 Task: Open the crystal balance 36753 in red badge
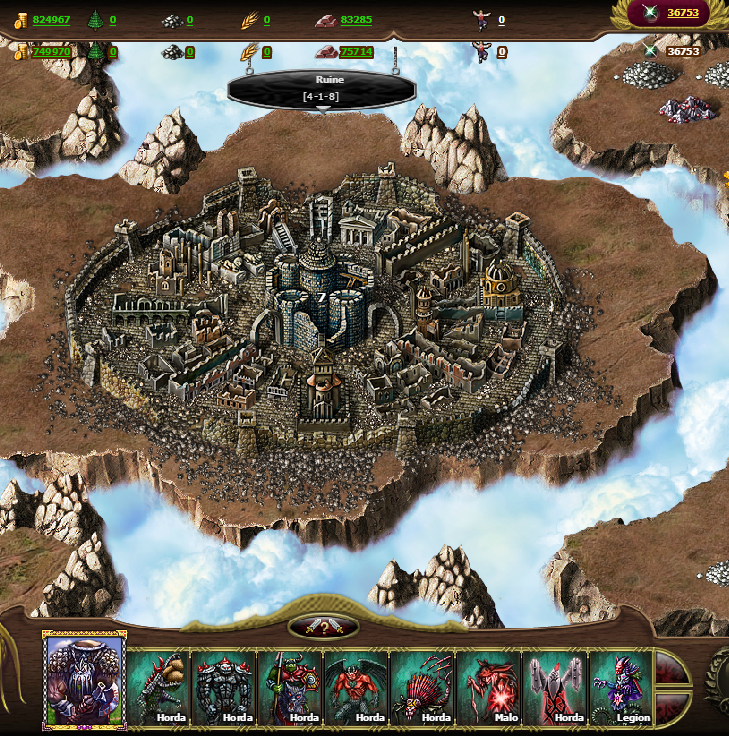coord(682,13)
